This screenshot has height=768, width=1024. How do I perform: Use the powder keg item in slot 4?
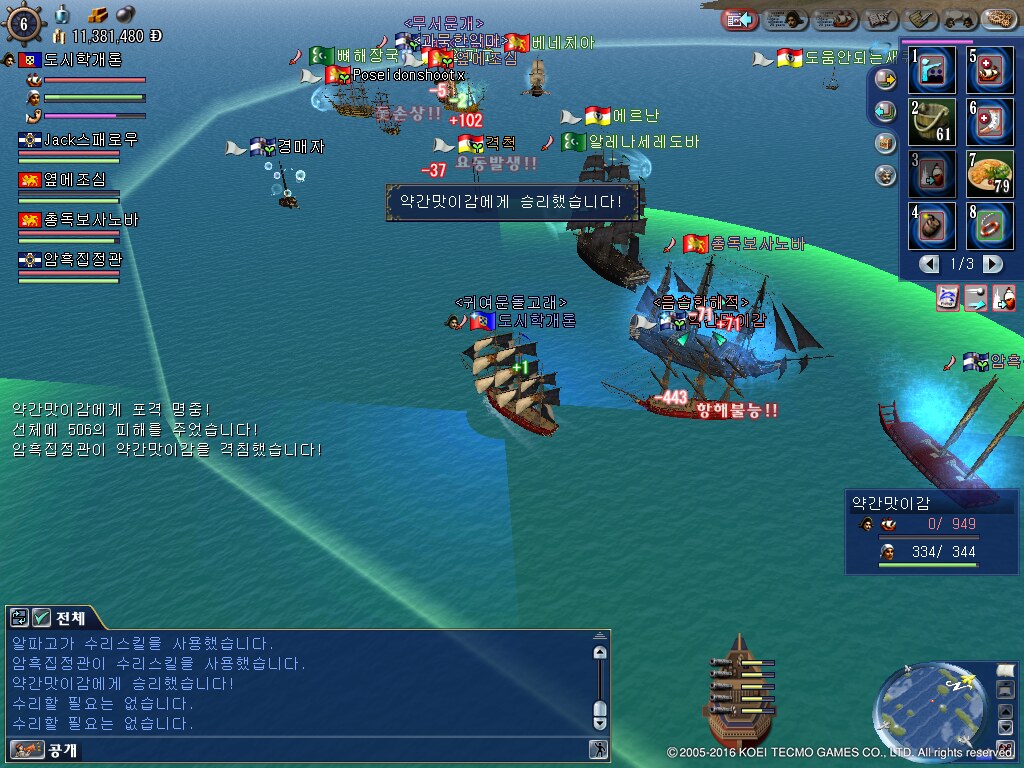click(932, 225)
